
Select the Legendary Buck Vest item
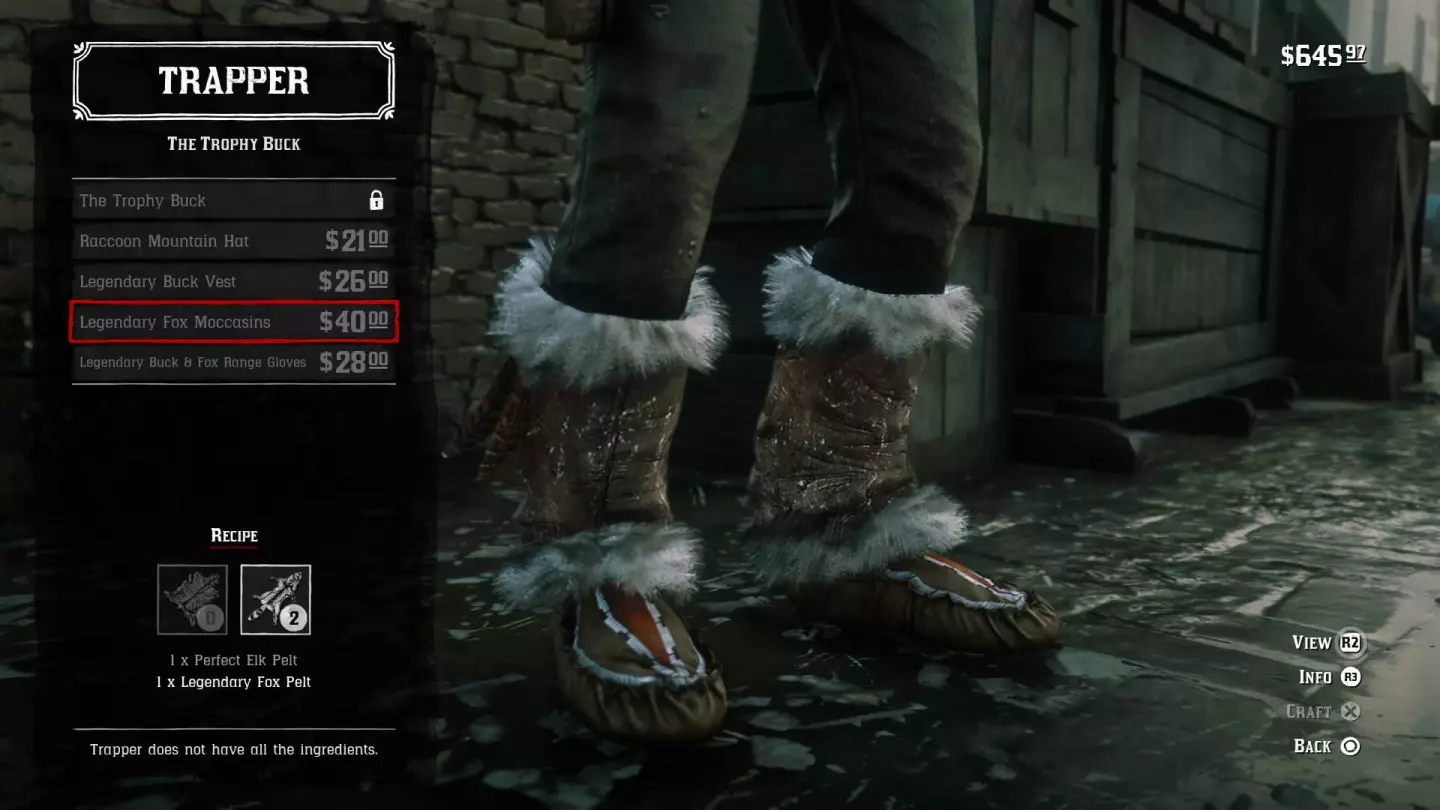(233, 281)
